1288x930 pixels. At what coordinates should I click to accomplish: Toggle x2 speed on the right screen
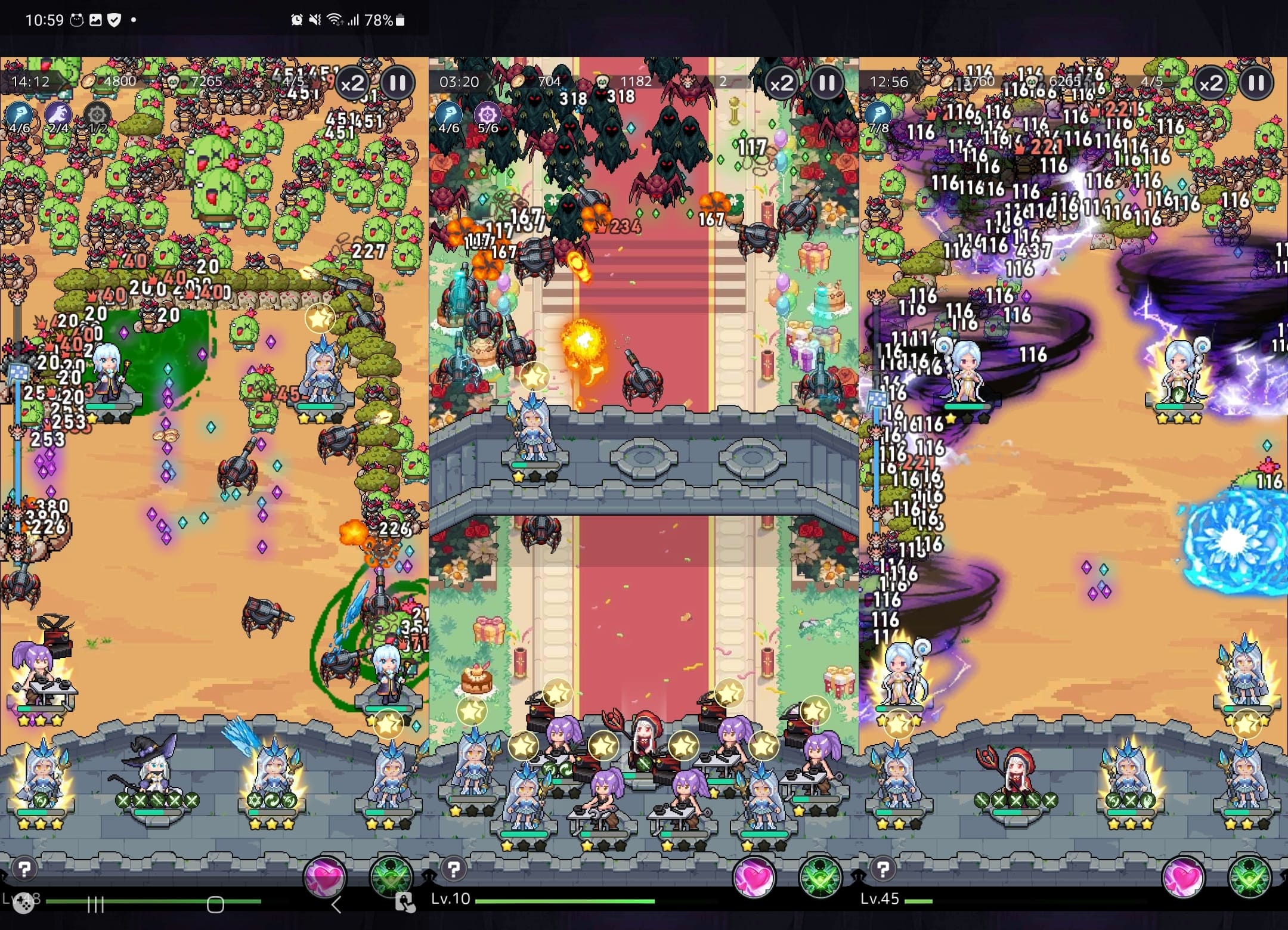pyautogui.click(x=1210, y=83)
